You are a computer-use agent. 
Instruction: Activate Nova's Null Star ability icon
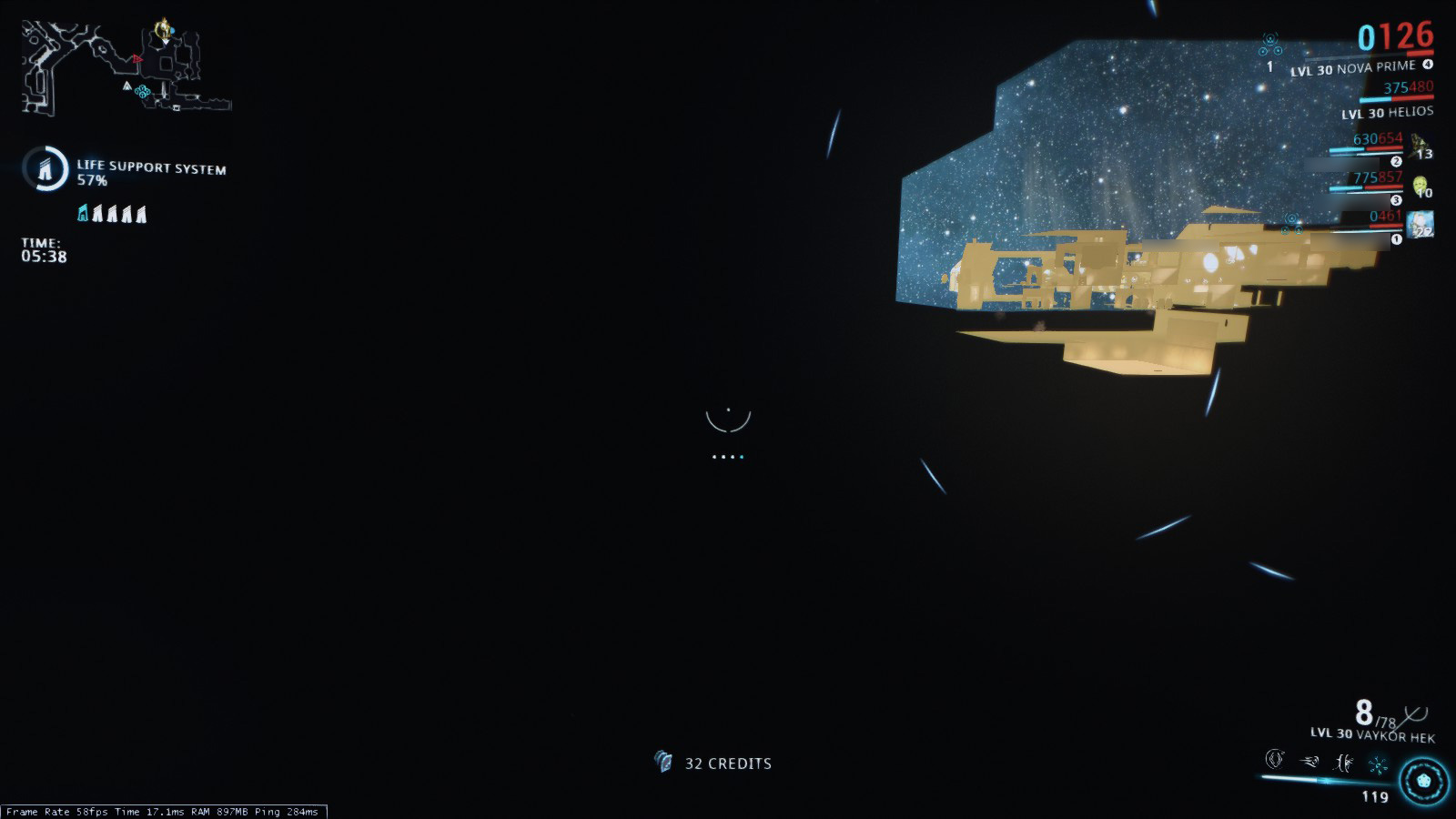pyautogui.click(x=1275, y=760)
